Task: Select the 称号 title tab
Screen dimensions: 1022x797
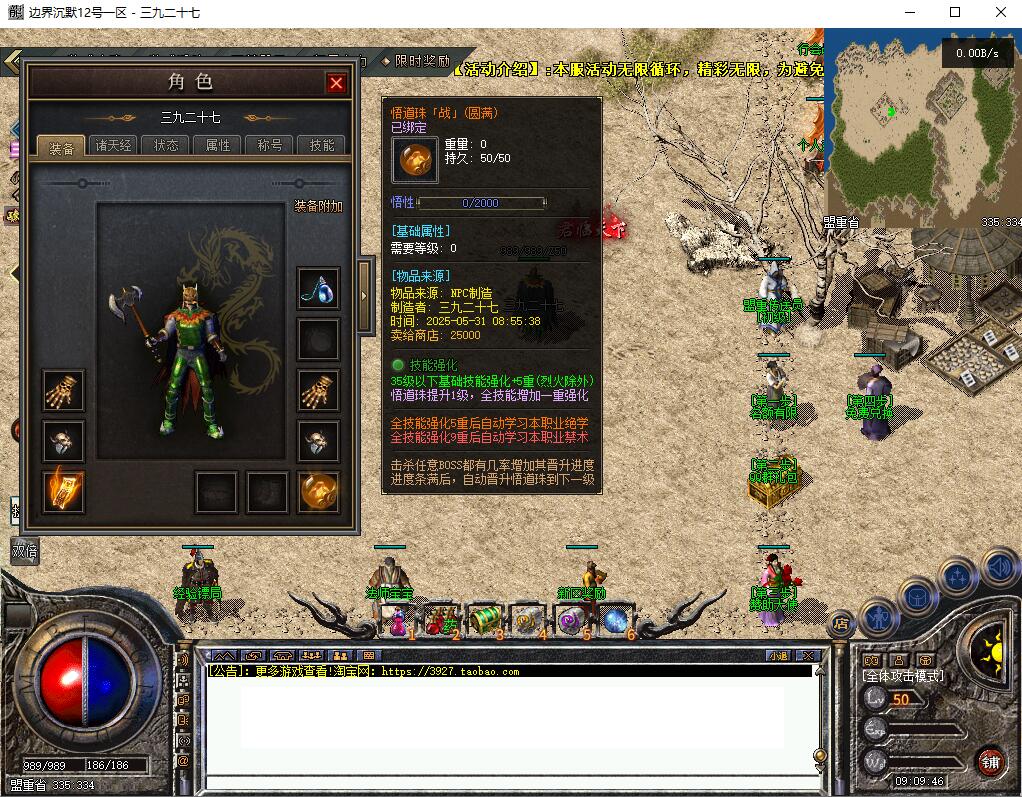Action: coord(270,145)
